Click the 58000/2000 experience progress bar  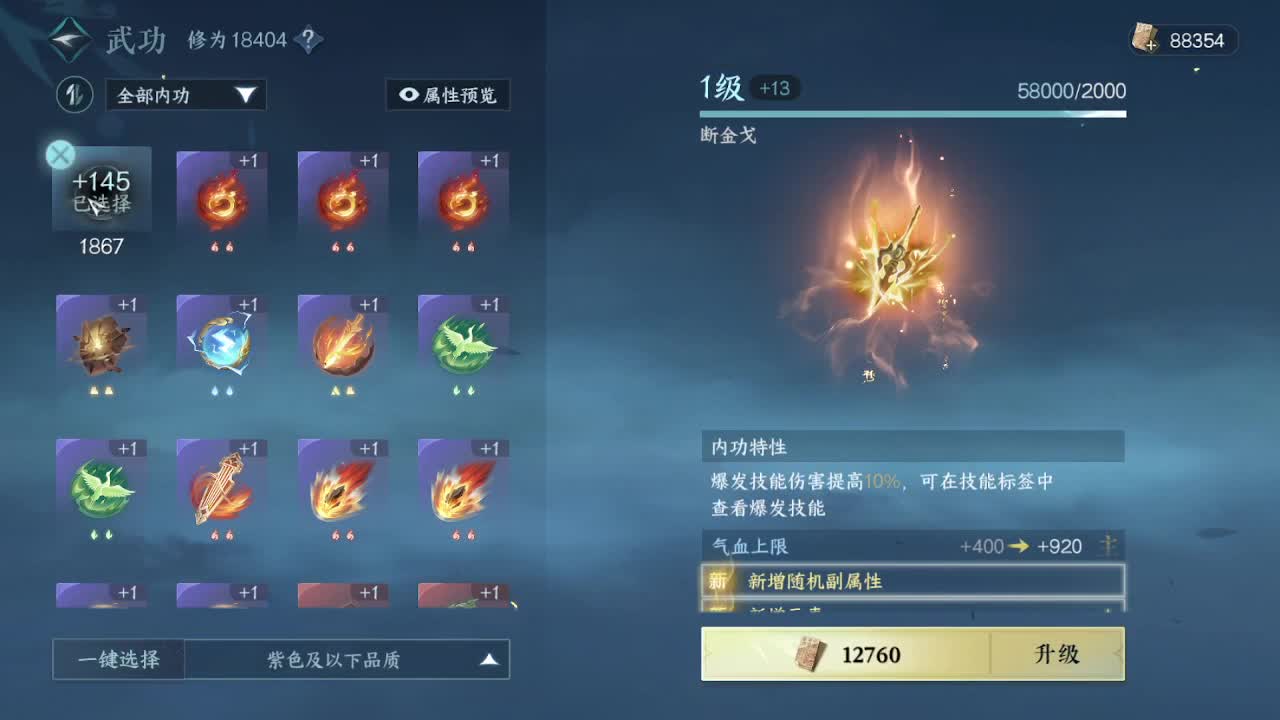tap(912, 113)
